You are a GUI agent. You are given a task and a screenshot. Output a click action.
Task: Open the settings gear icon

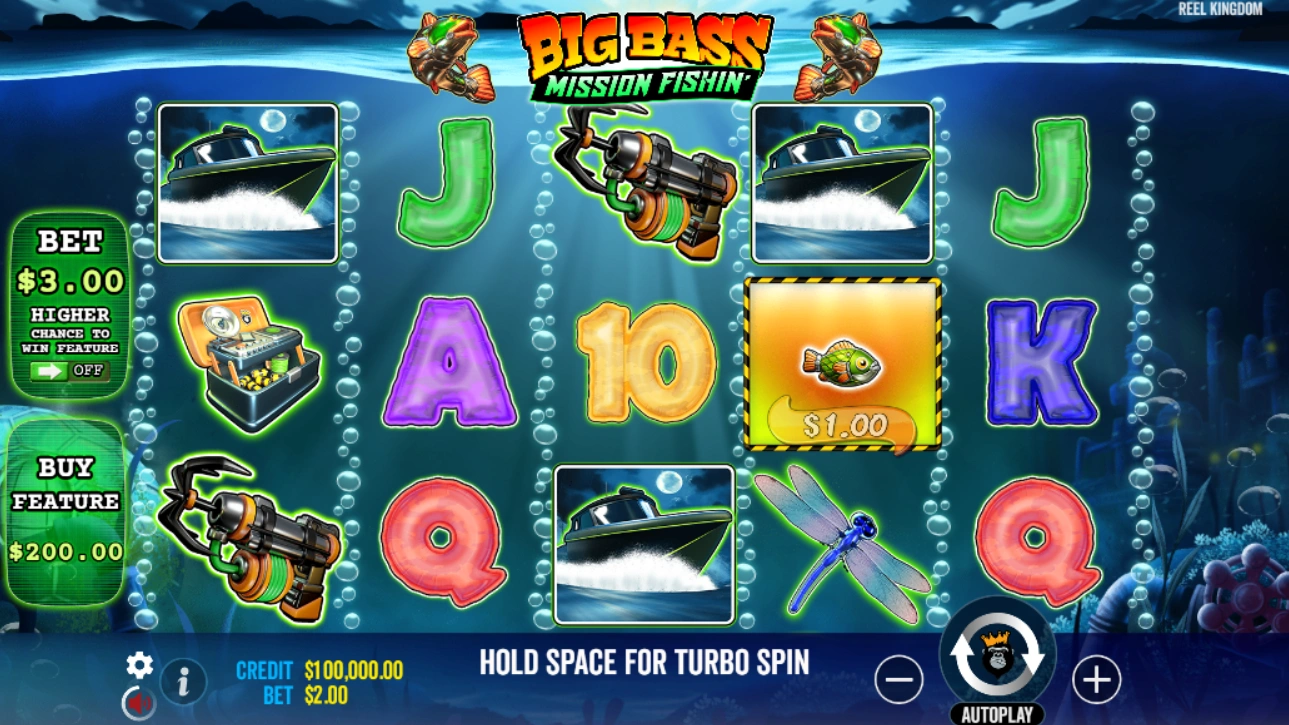click(139, 661)
